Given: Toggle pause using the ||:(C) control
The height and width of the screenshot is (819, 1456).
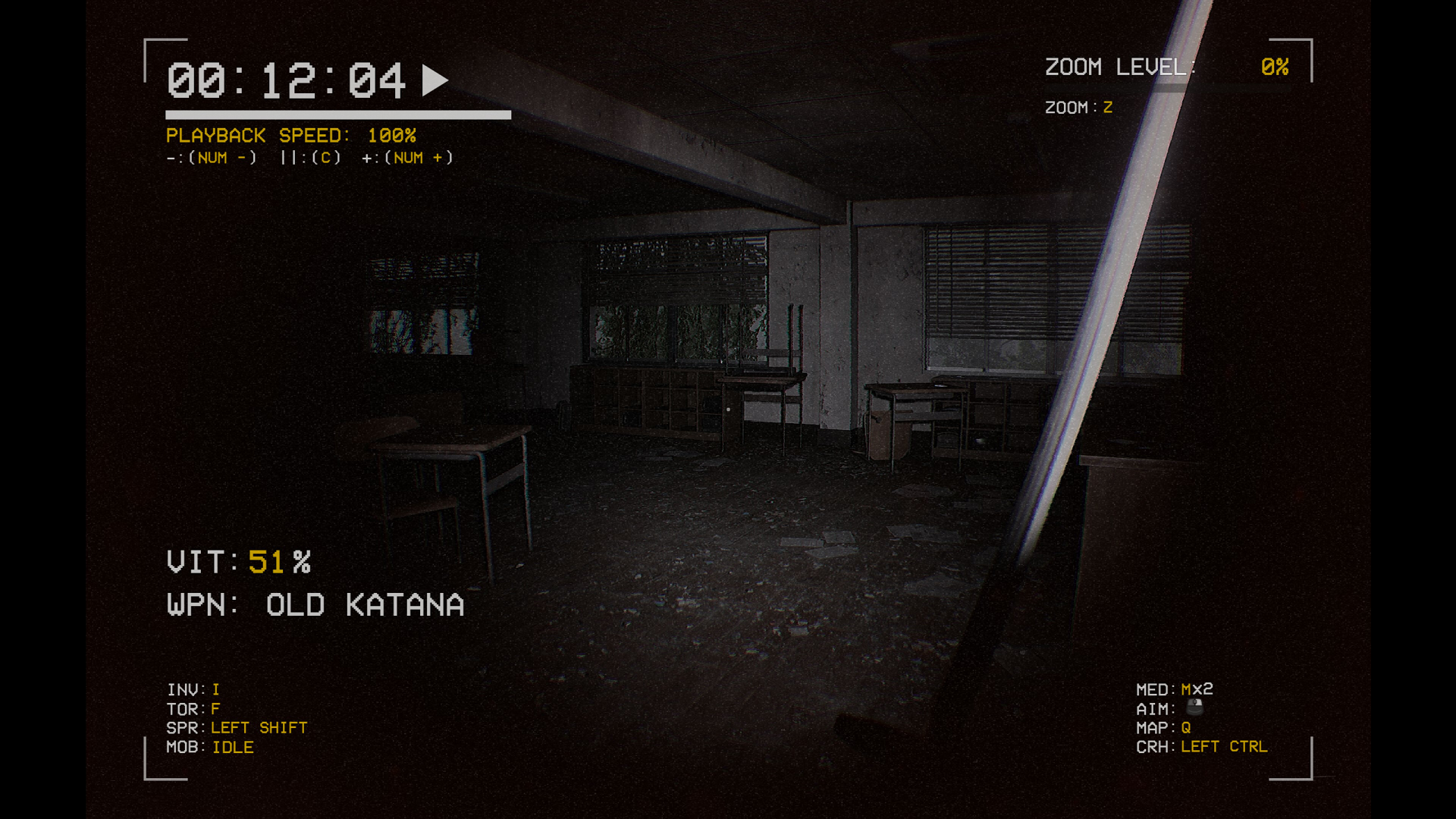Looking at the screenshot, I should point(309,158).
